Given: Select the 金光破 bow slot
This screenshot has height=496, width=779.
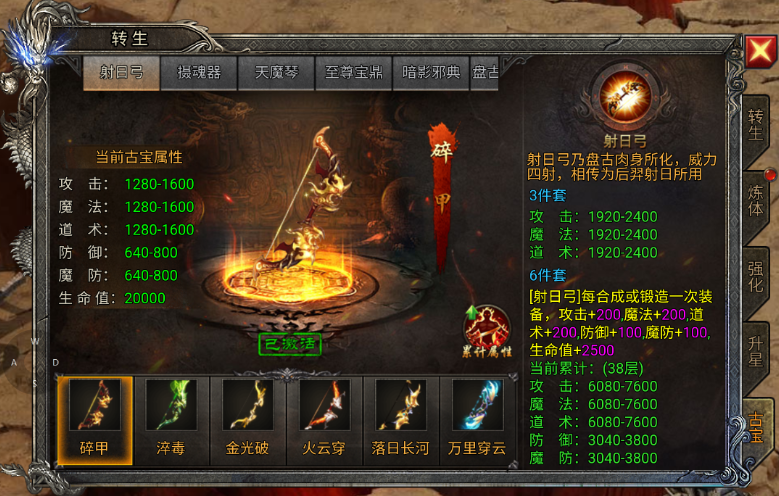Looking at the screenshot, I should tap(248, 416).
